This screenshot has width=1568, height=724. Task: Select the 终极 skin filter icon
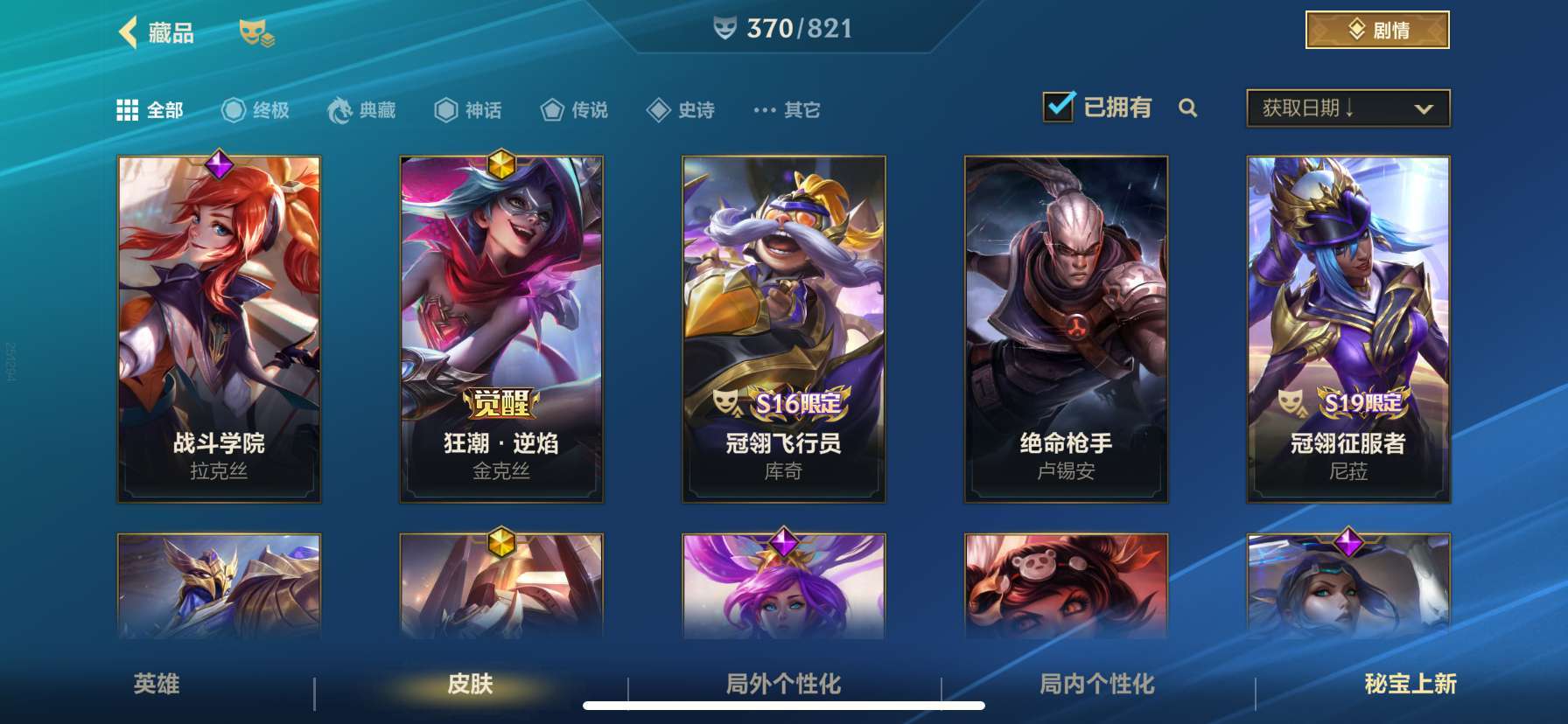(233, 109)
